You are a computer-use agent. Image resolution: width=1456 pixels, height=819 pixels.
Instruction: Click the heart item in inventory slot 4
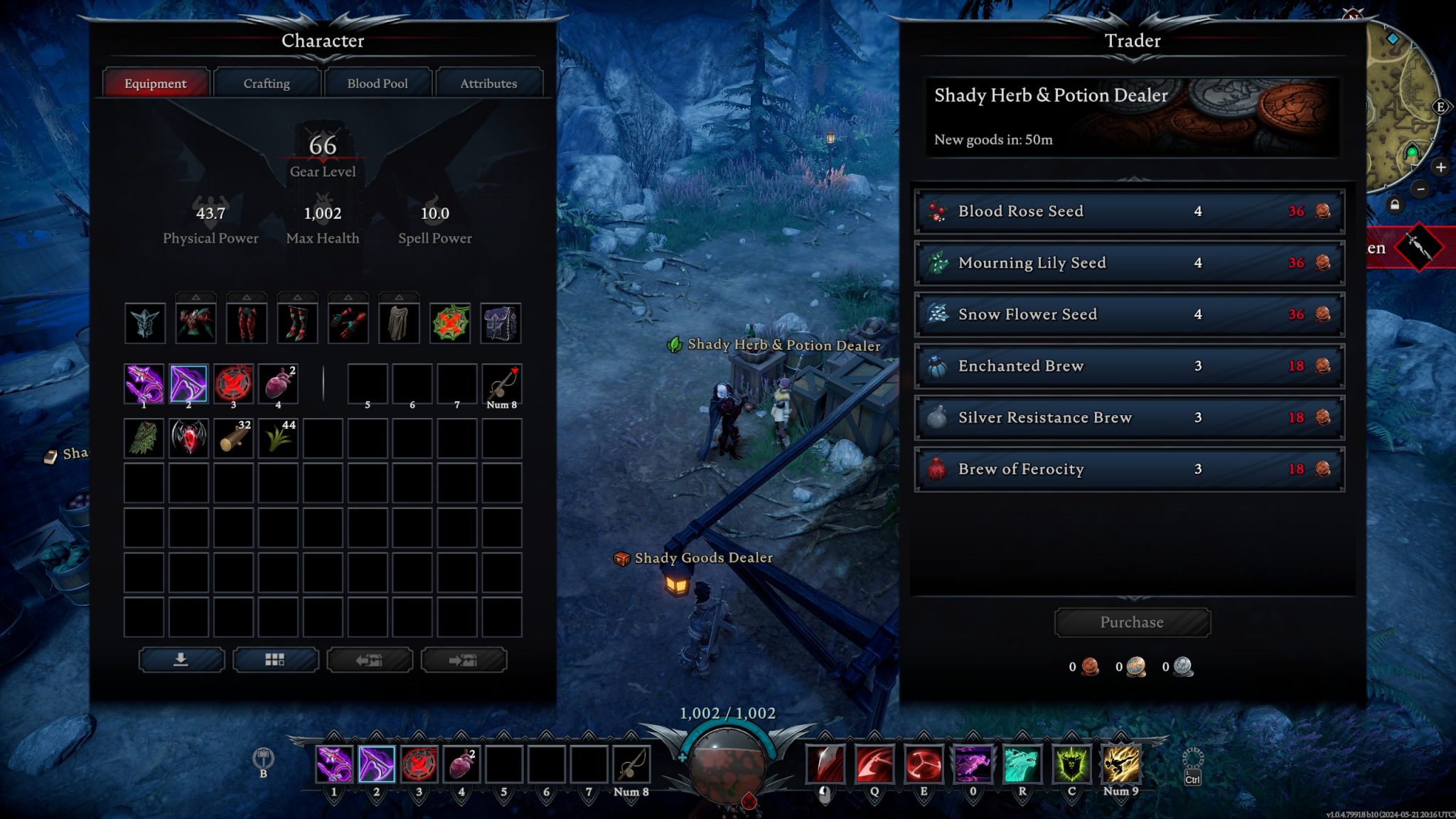(278, 384)
